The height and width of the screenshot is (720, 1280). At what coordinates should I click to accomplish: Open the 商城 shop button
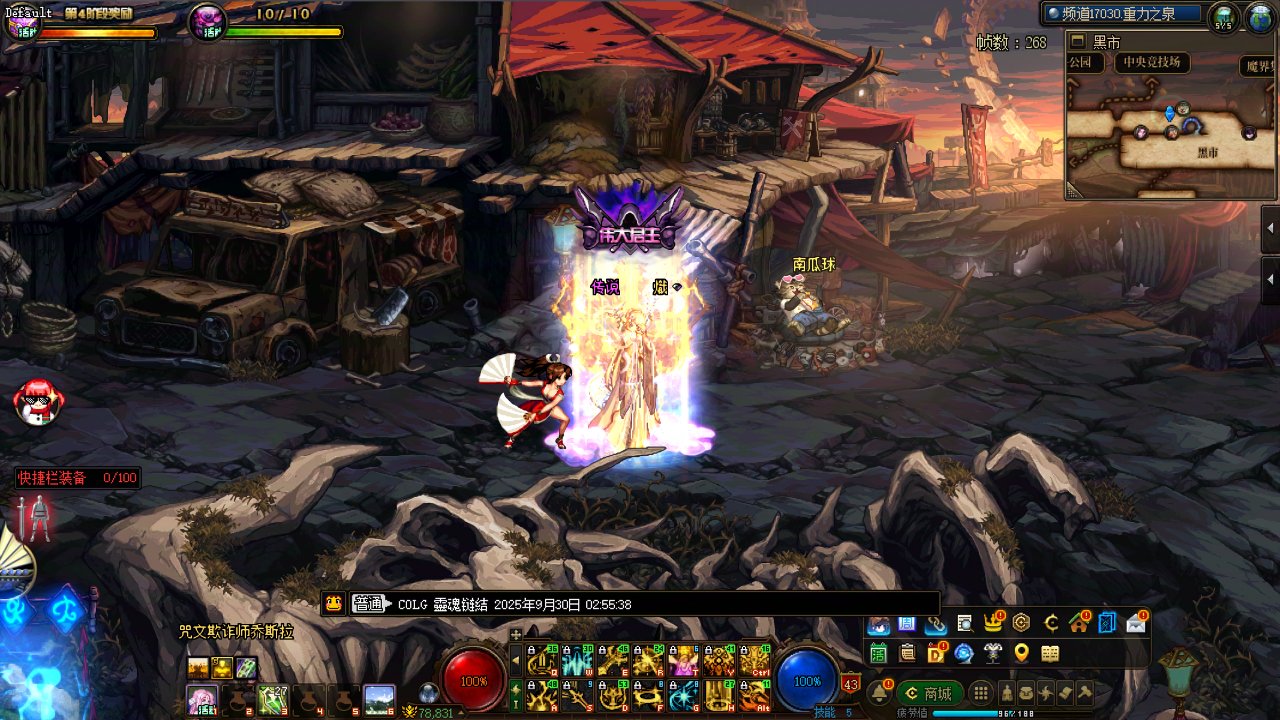[x=929, y=693]
